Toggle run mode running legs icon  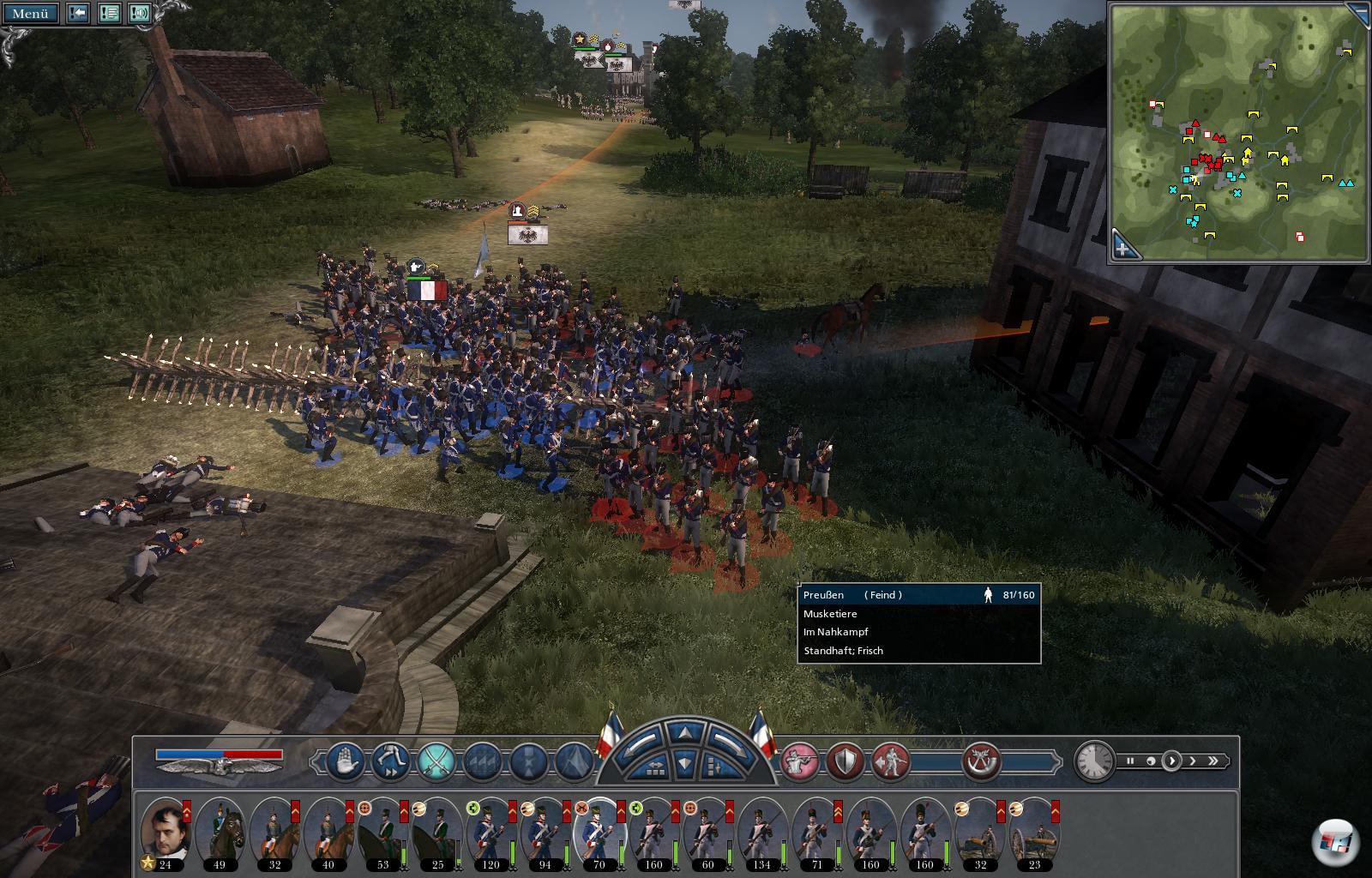tap(390, 761)
